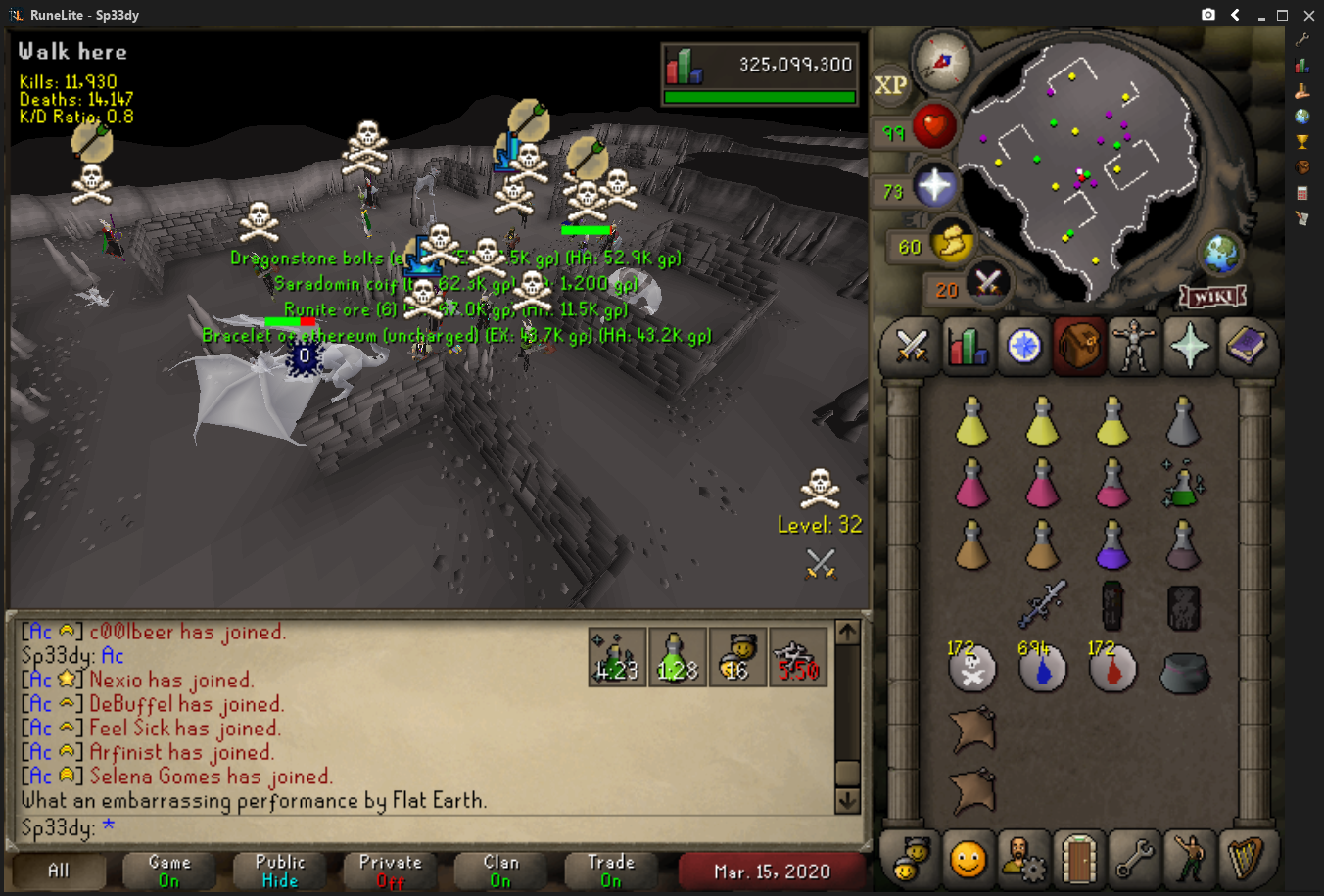Open the Logout door tab
1324x896 pixels.
1078,859
